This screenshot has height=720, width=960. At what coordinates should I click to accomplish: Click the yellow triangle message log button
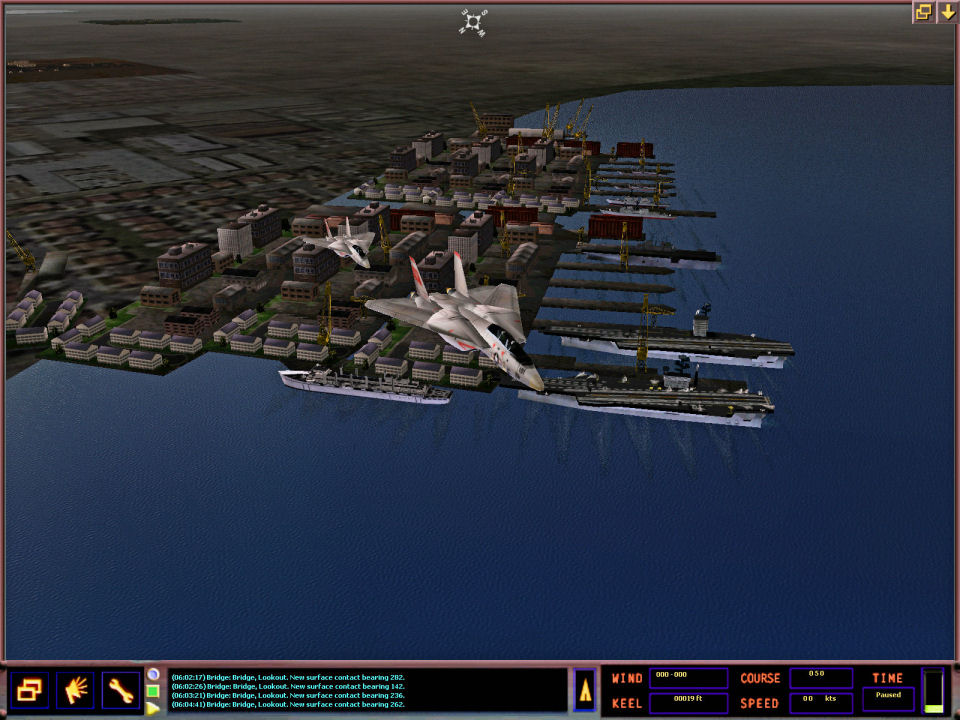(x=153, y=708)
